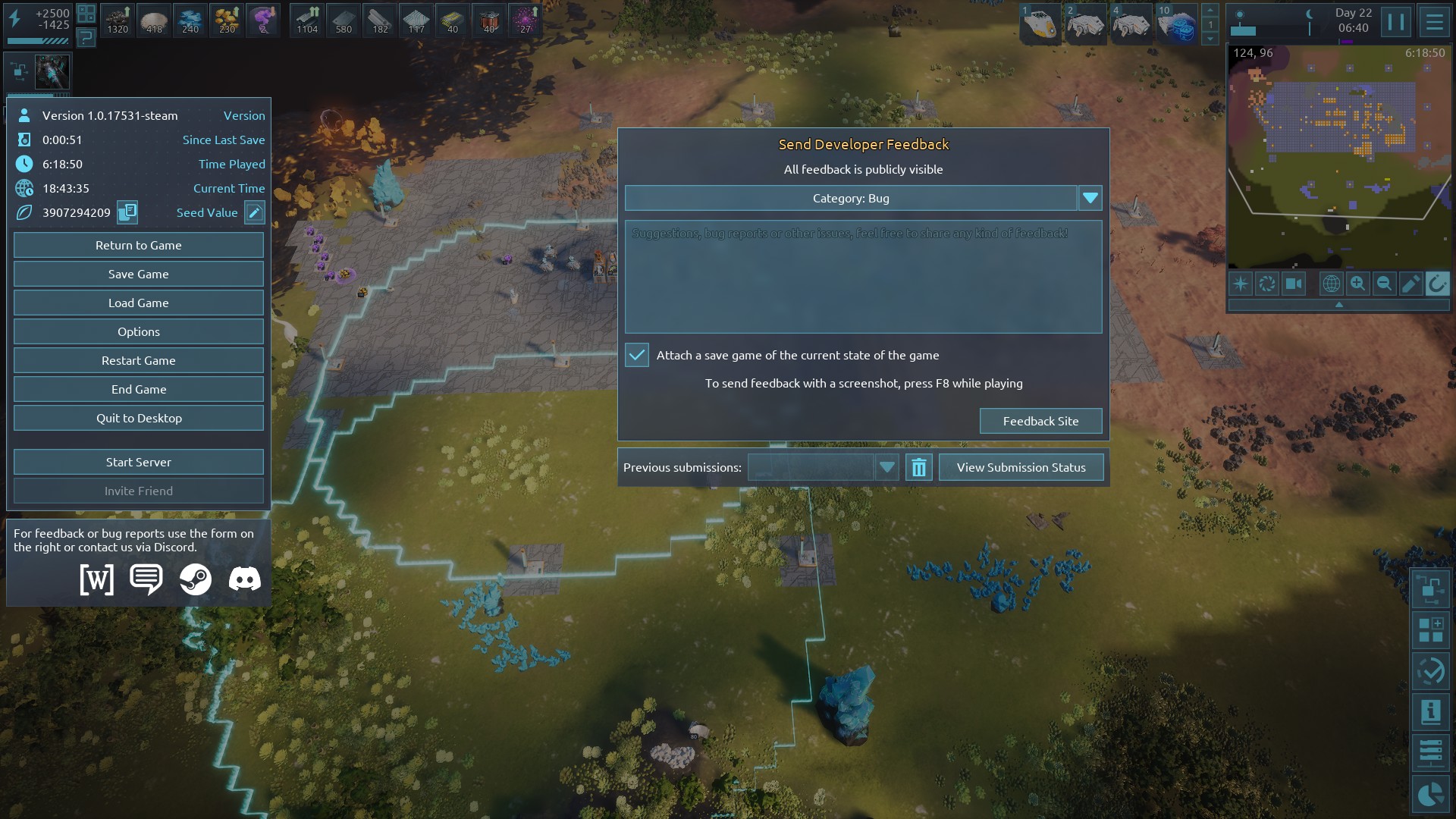Screen dimensions: 1456x819
Task: Click End Game button
Action: coord(138,389)
